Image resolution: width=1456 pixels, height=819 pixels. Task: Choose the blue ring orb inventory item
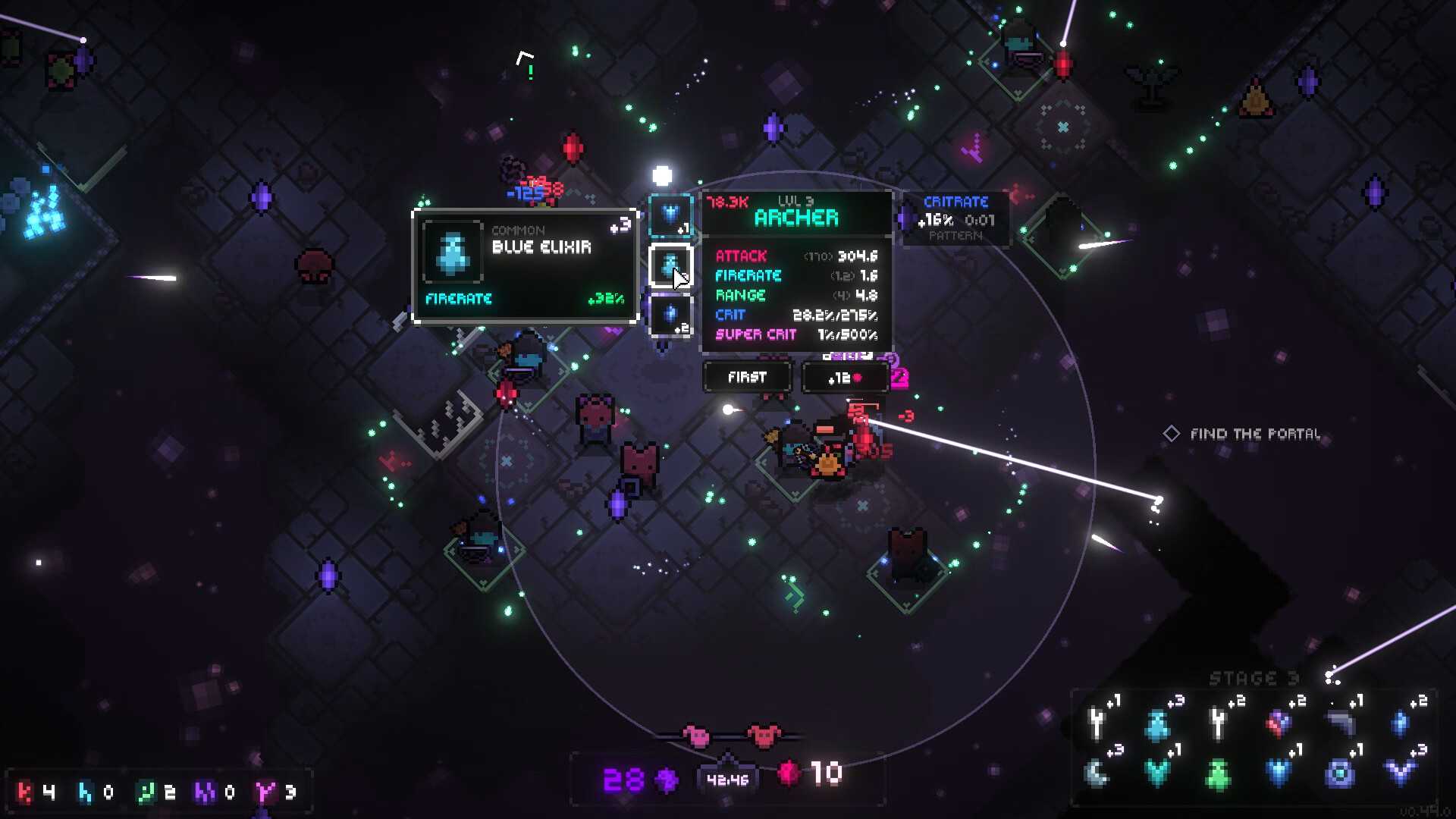[1339, 773]
